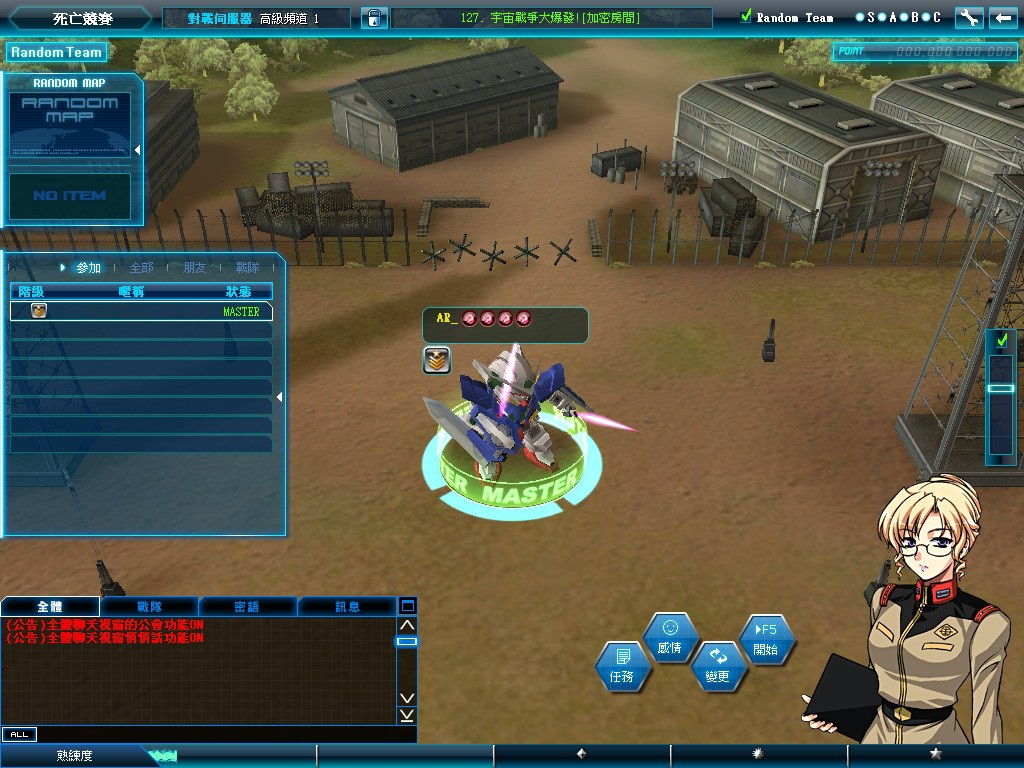Click the room lock icon
The image size is (1024, 768).
click(374, 18)
